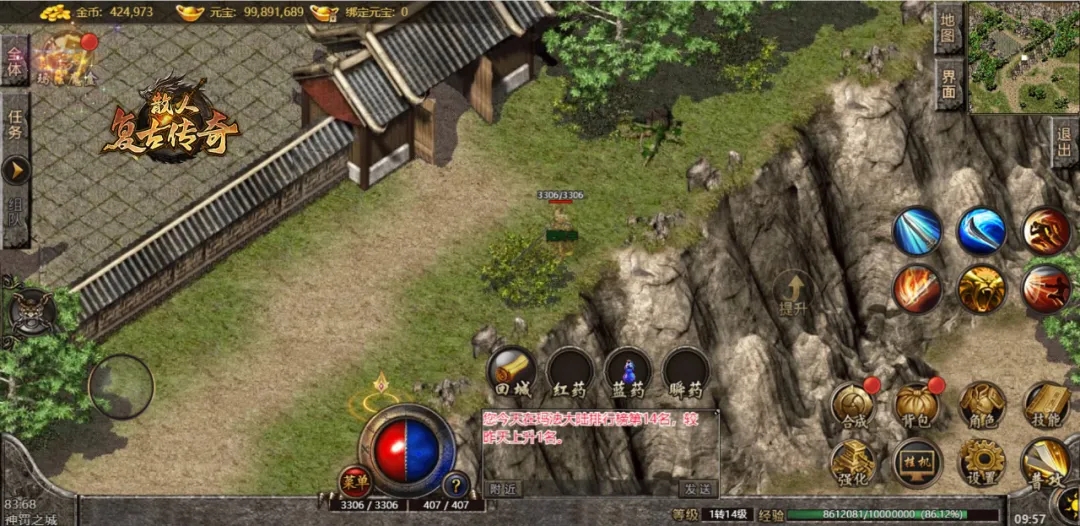
Task: Open the 技能 skills book
Action: click(1047, 405)
